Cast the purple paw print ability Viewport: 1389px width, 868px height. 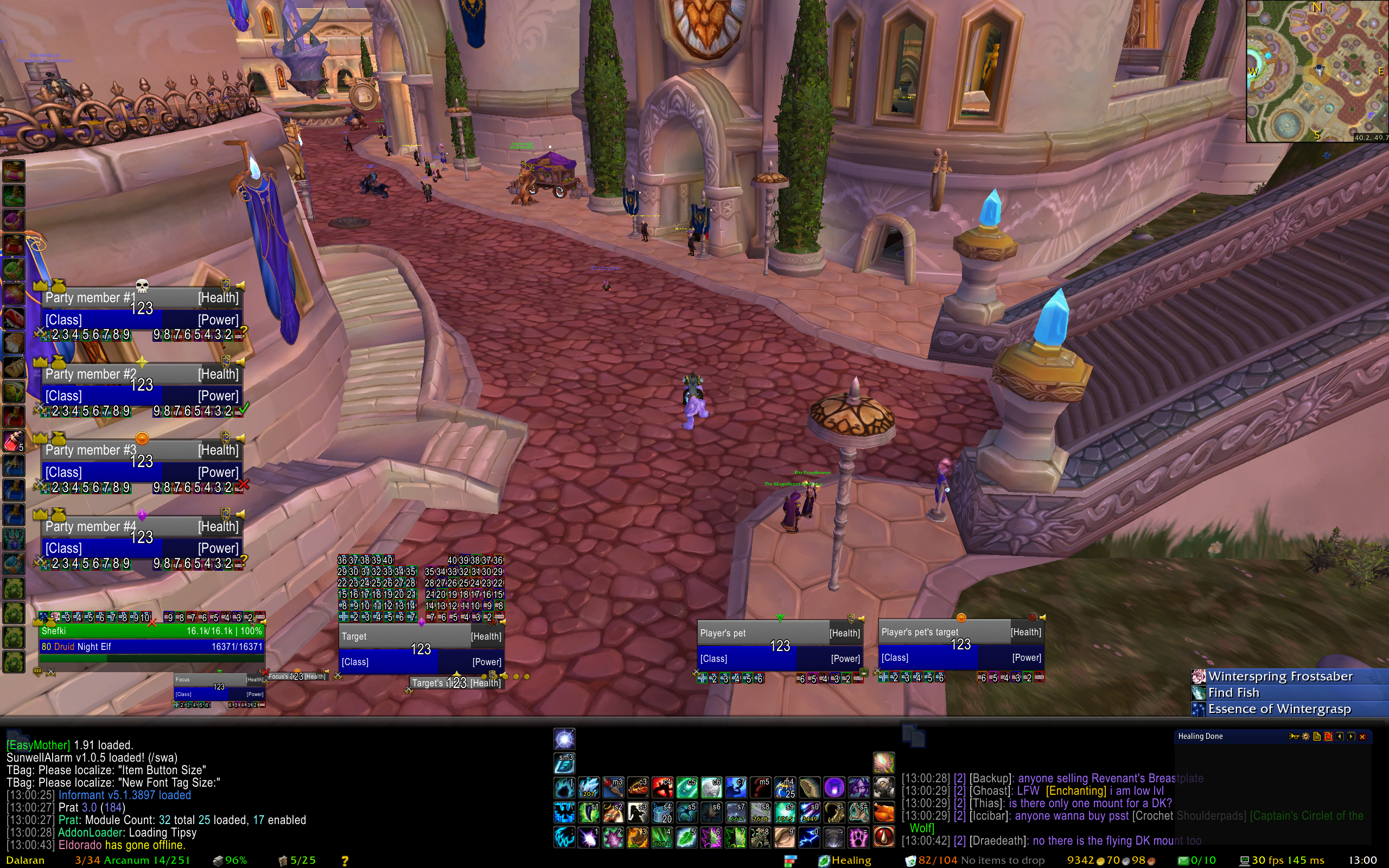(859, 837)
